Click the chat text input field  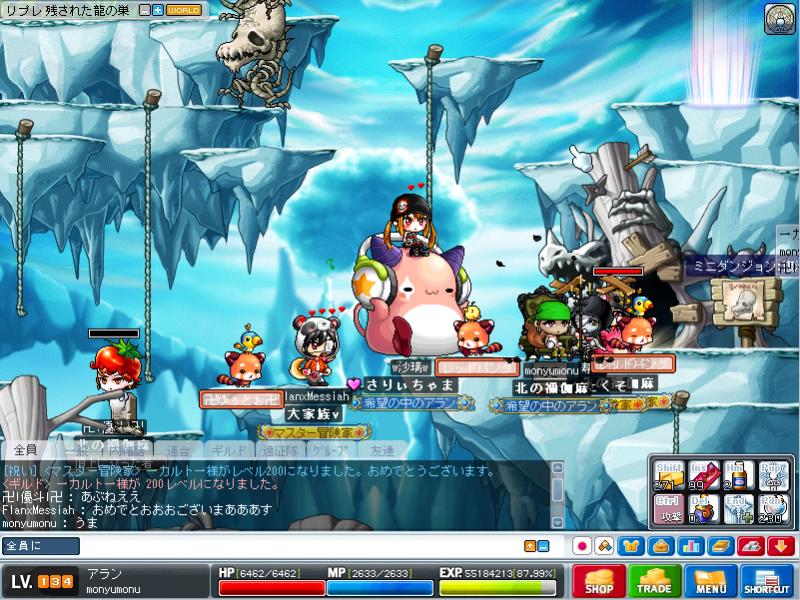[x=300, y=546]
